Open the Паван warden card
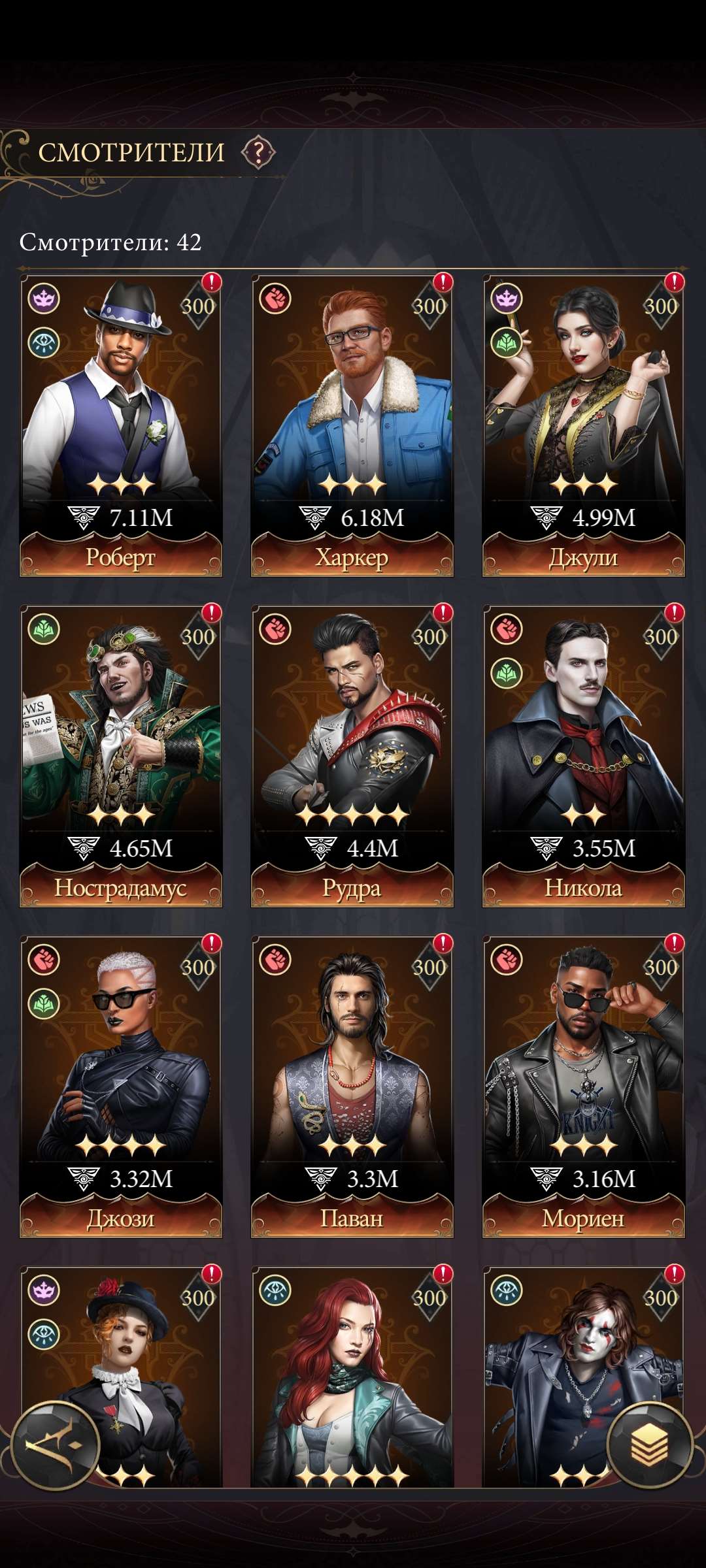706x1568 pixels. point(352,1086)
